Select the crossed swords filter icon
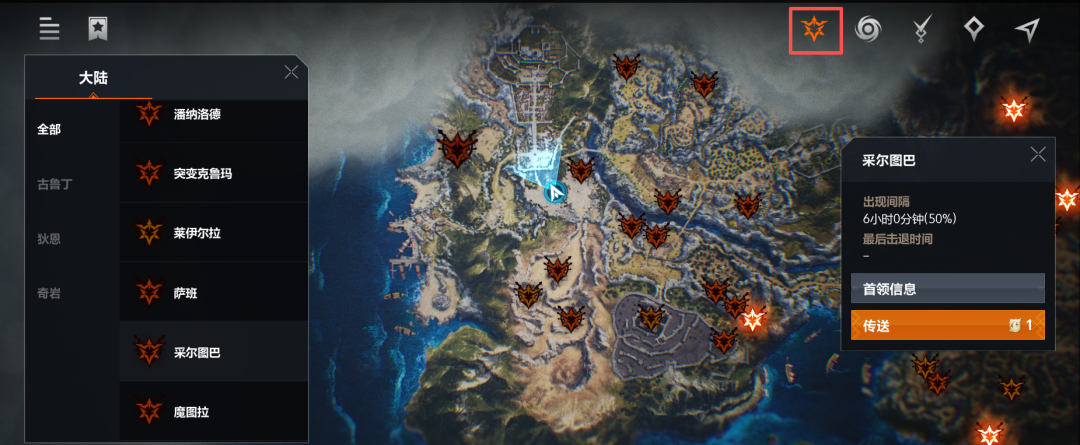Screen dimensions: 1080x445 pyautogui.click(x=922, y=30)
